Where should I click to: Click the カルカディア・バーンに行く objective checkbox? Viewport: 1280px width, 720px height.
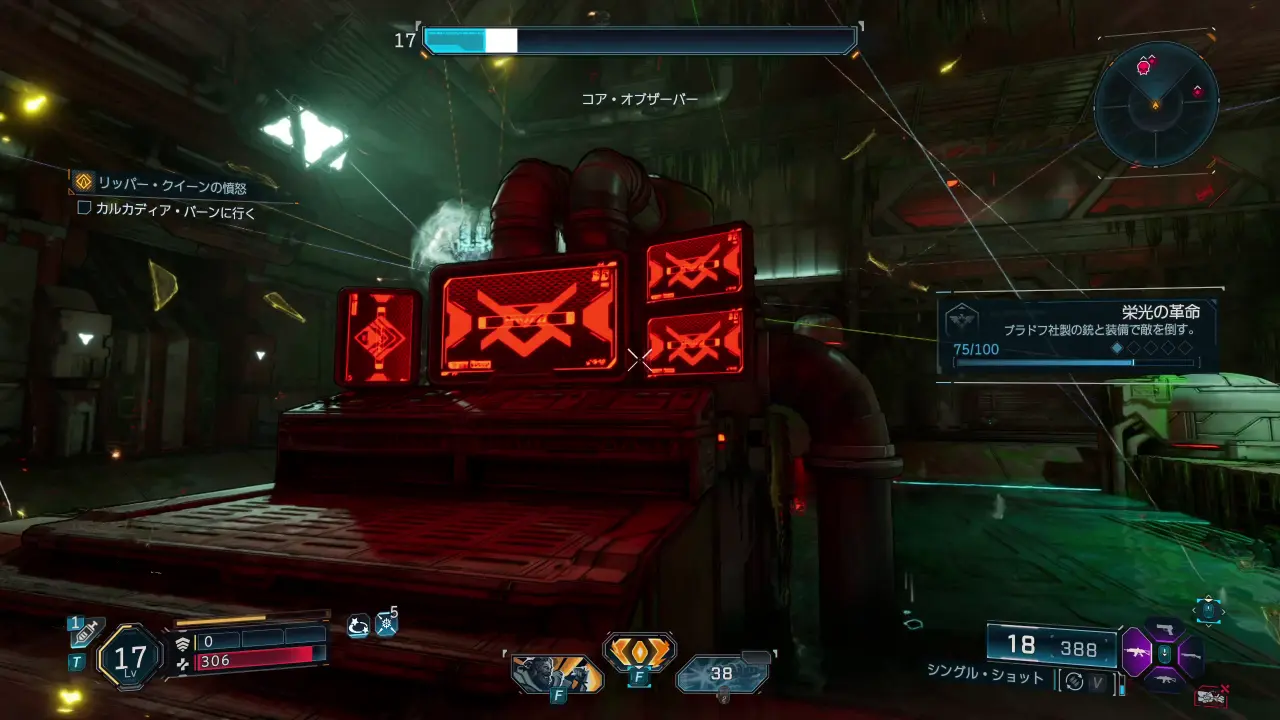tap(84, 209)
